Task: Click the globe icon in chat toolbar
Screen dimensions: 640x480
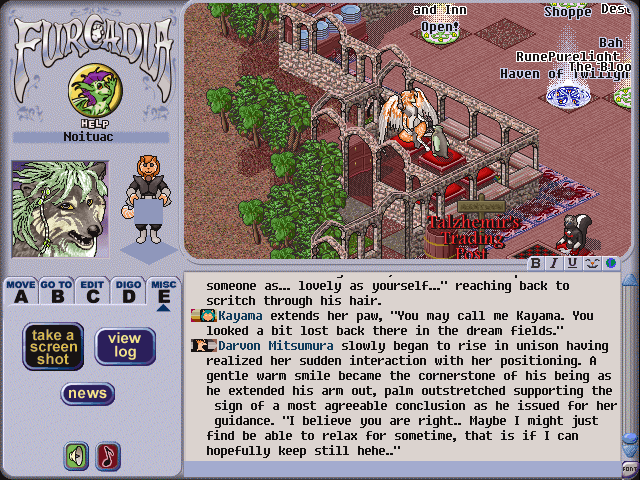Action: (610, 264)
